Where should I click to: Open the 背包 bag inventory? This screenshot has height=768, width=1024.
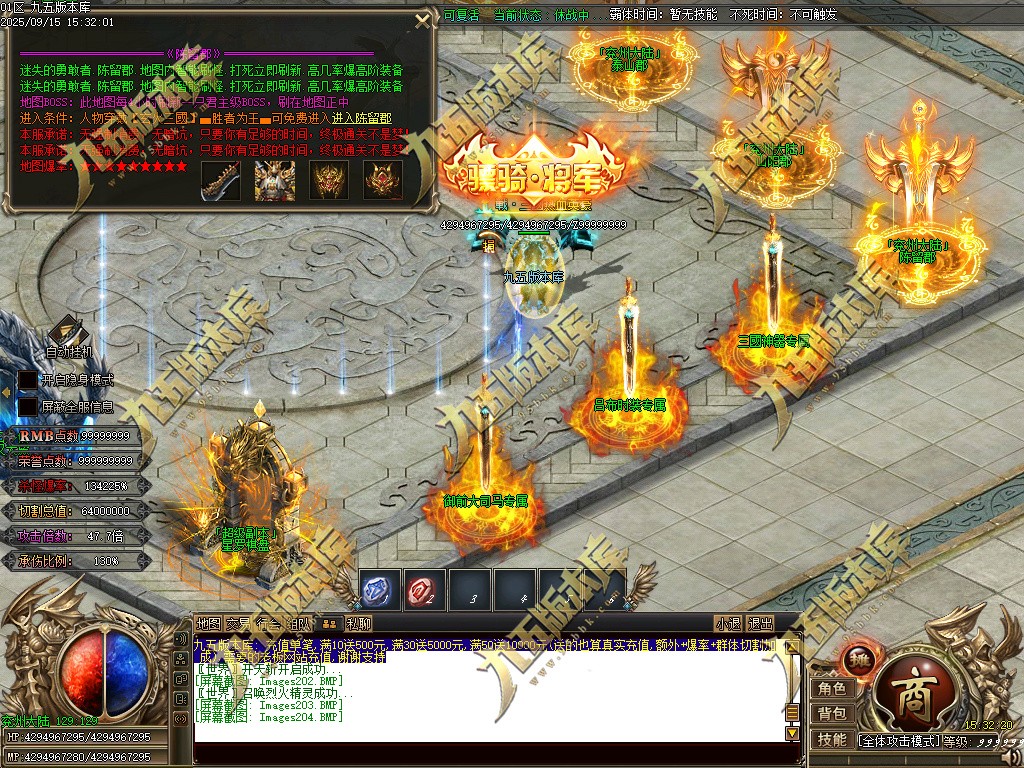coord(832,714)
